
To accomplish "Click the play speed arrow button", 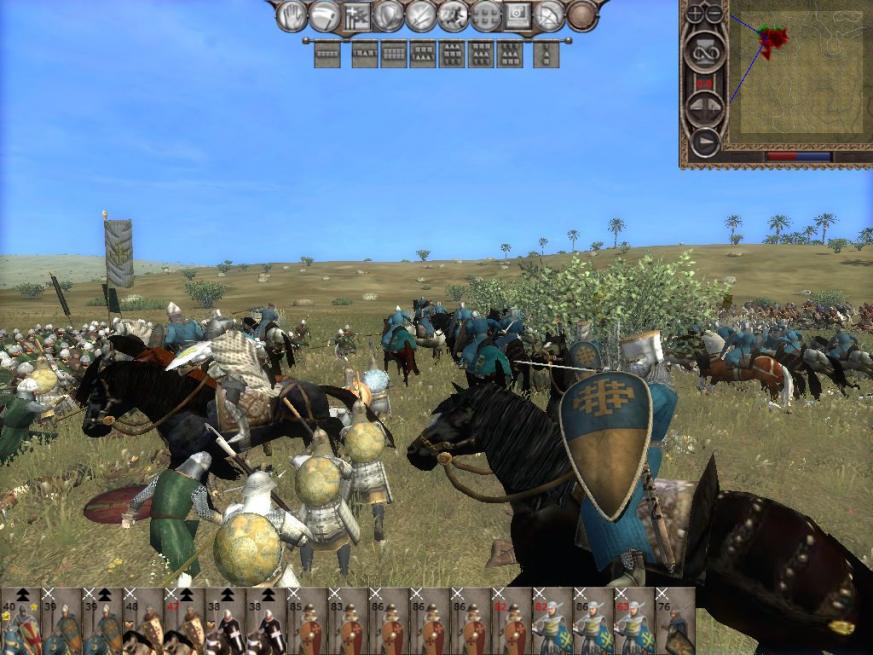I will [705, 142].
